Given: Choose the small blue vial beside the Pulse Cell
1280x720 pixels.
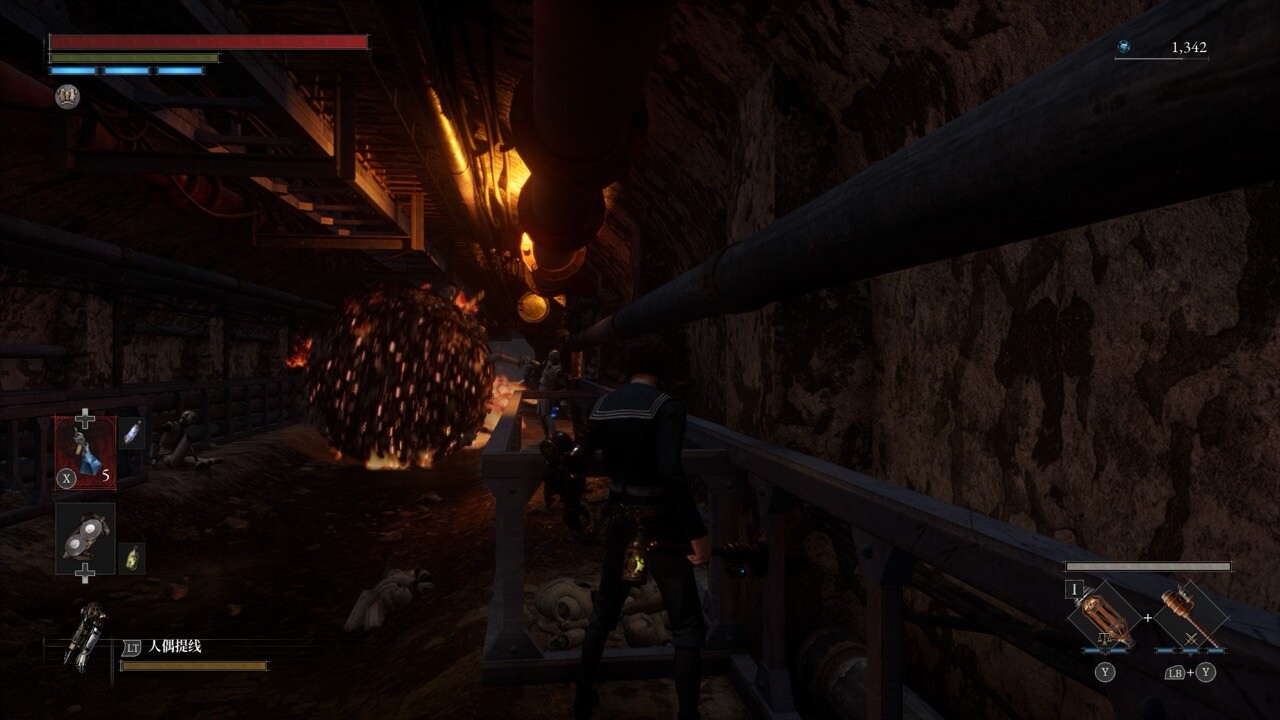Looking at the screenshot, I should [132, 433].
